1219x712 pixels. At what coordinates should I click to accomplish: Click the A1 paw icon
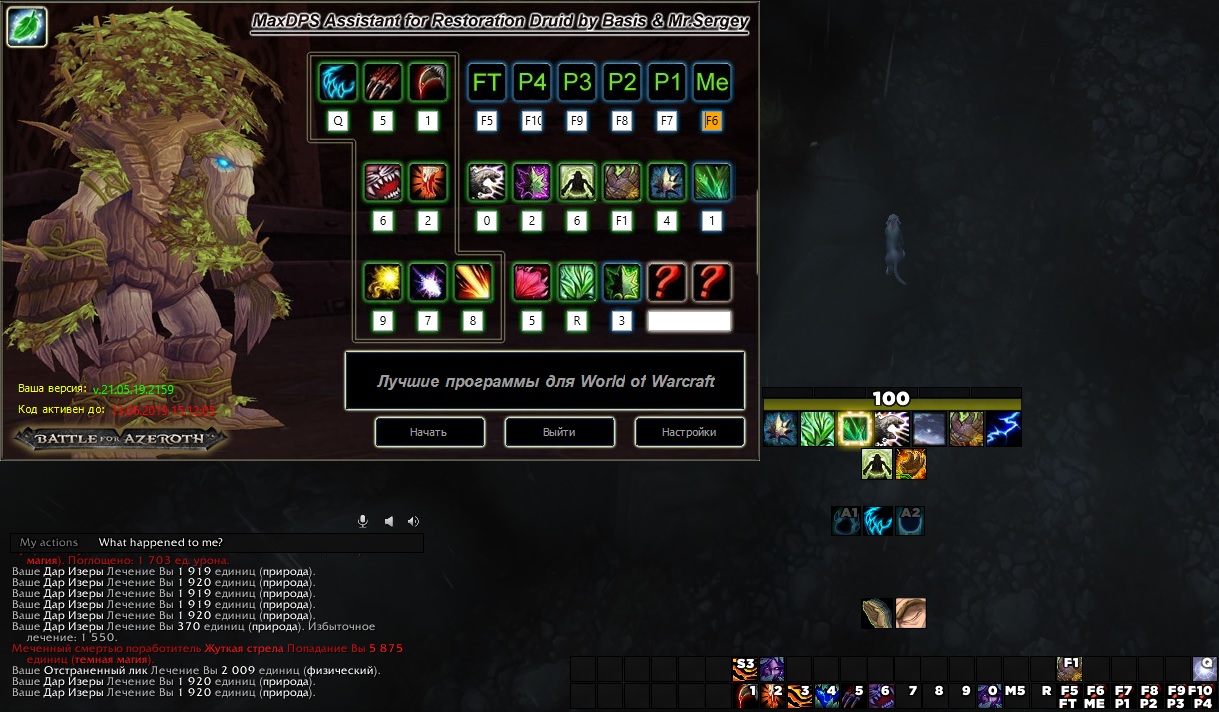click(x=846, y=521)
